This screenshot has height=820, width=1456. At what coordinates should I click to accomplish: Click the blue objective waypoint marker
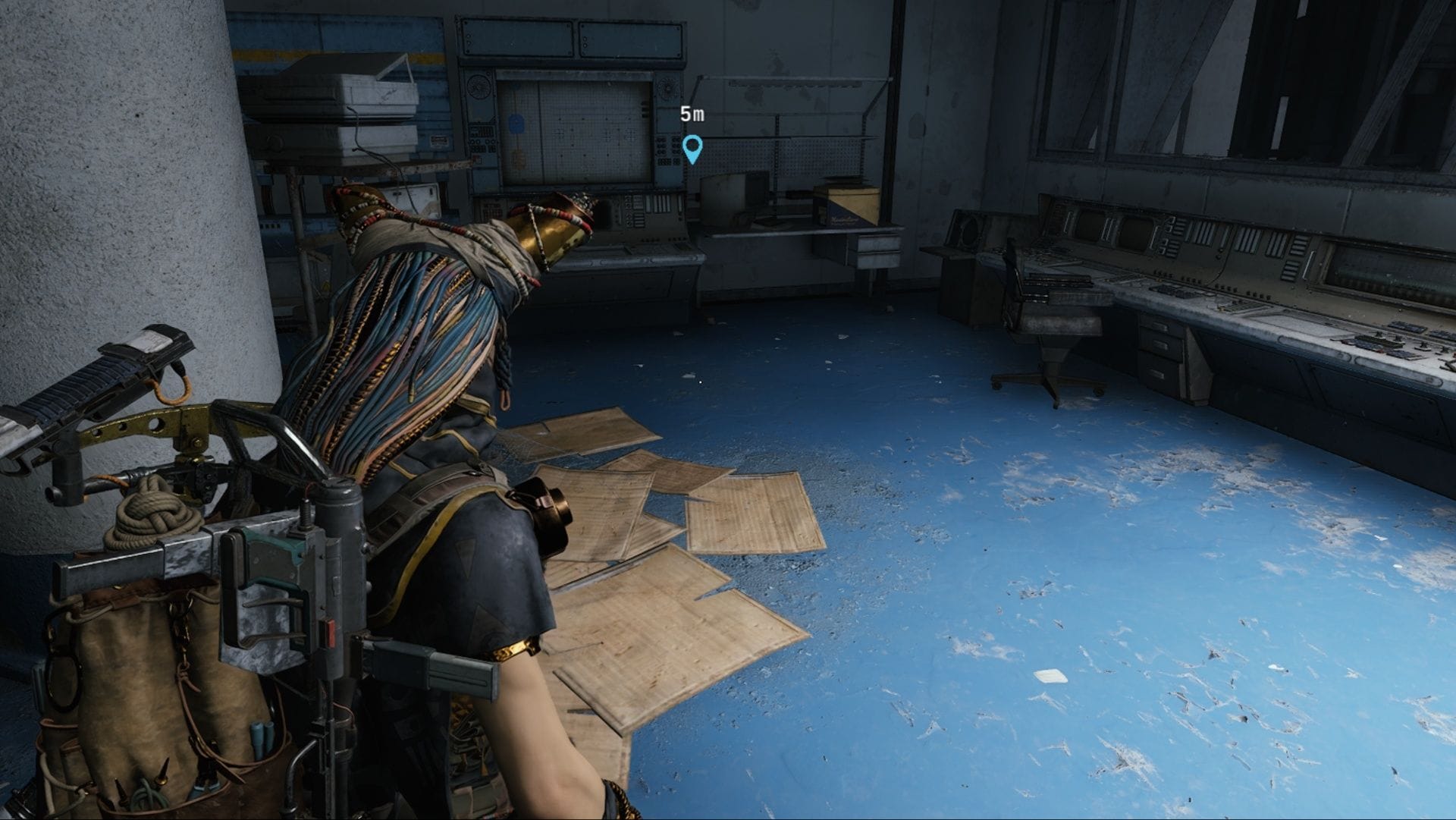(x=692, y=148)
